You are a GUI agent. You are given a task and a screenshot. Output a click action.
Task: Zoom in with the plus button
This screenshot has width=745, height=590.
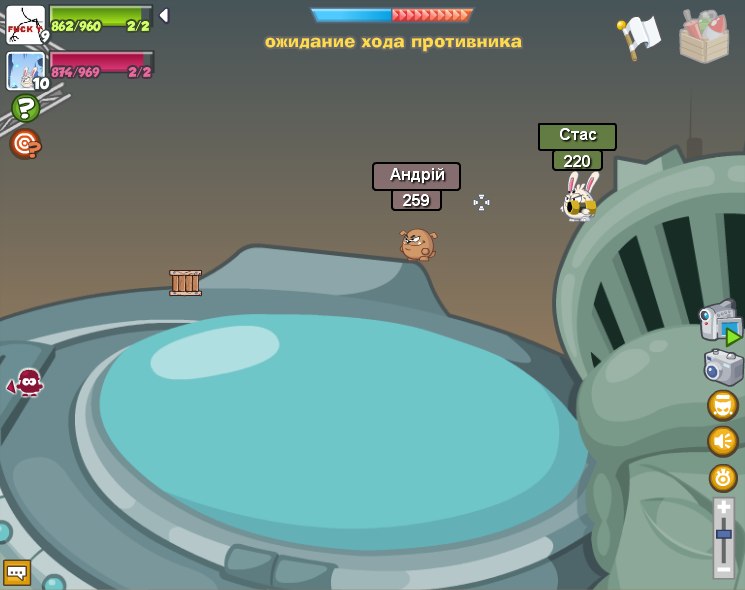pos(724,508)
